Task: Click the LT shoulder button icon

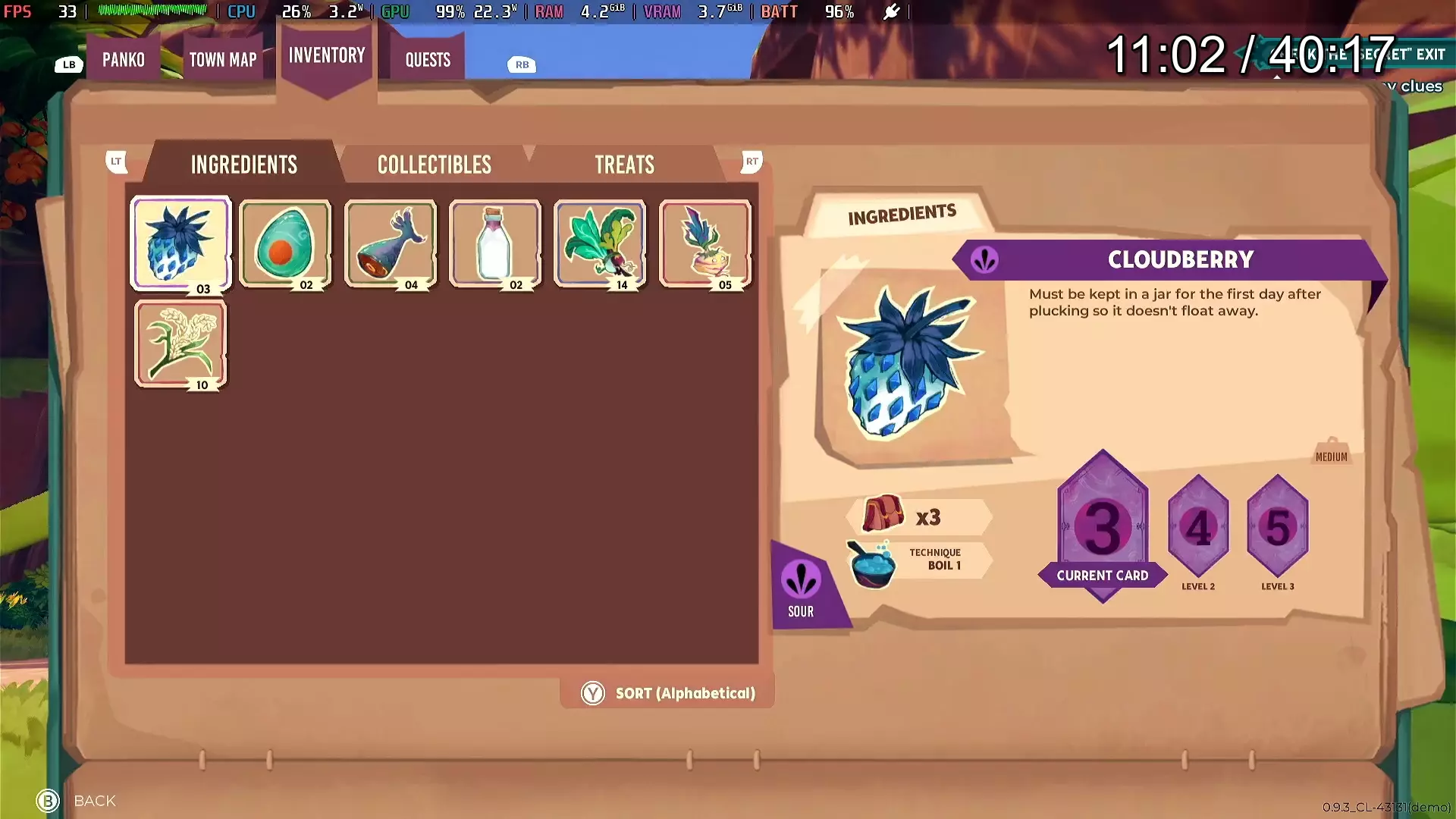Action: tap(115, 162)
